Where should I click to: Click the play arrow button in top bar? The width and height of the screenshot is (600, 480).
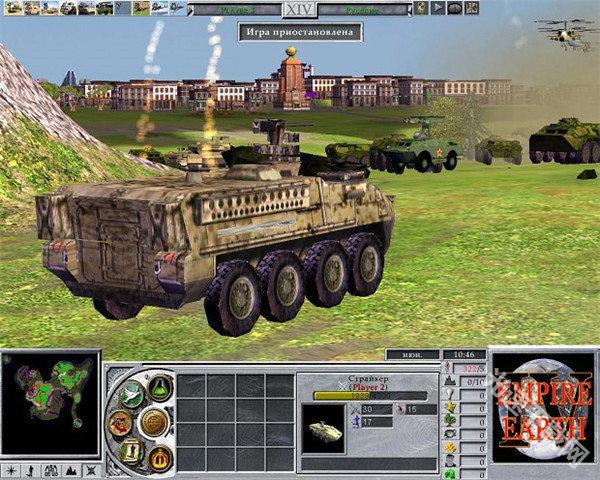(x=438, y=8)
